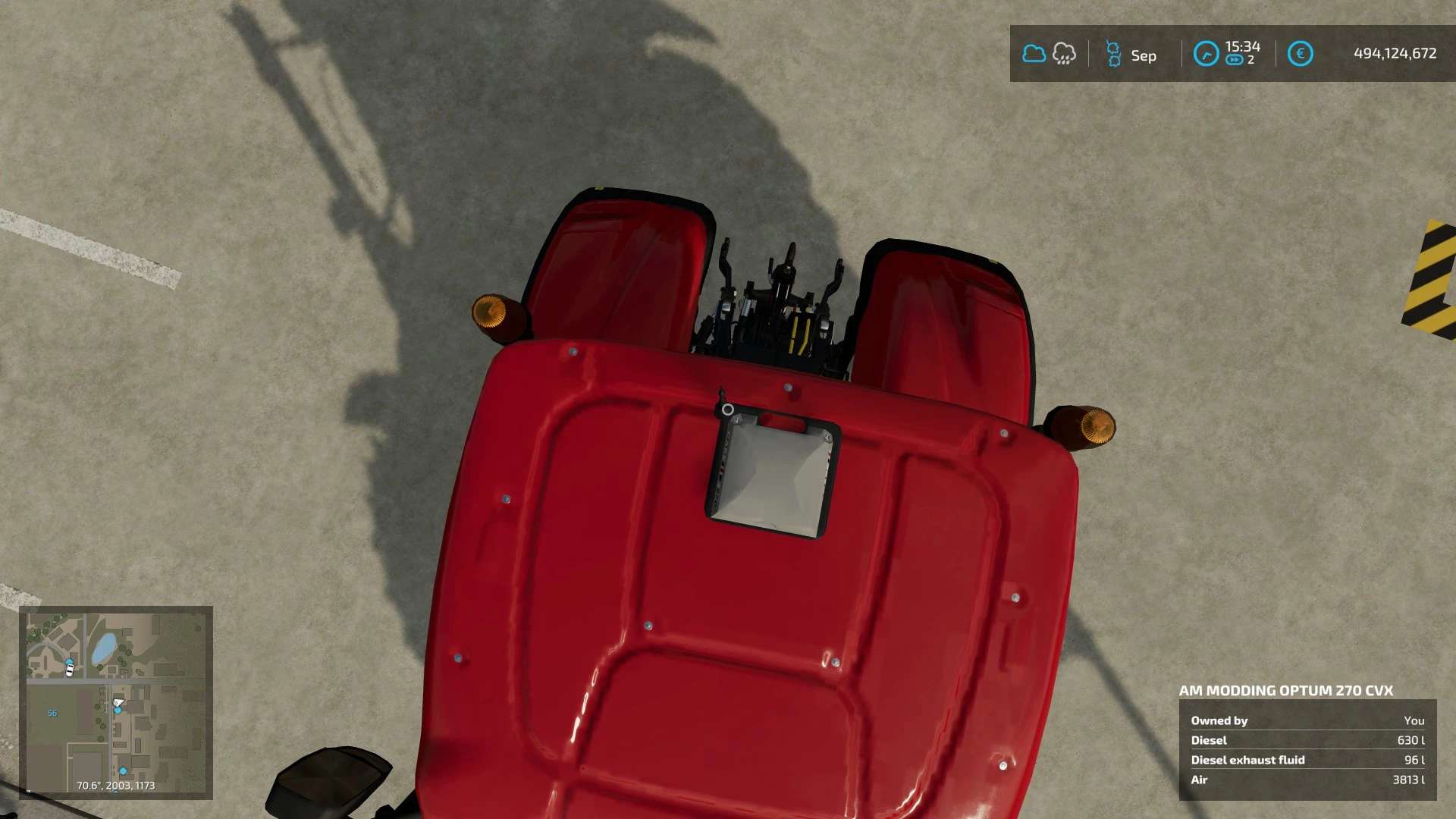Click the weather forecast cloud icons
This screenshot has width=1456, height=819.
click(1049, 54)
